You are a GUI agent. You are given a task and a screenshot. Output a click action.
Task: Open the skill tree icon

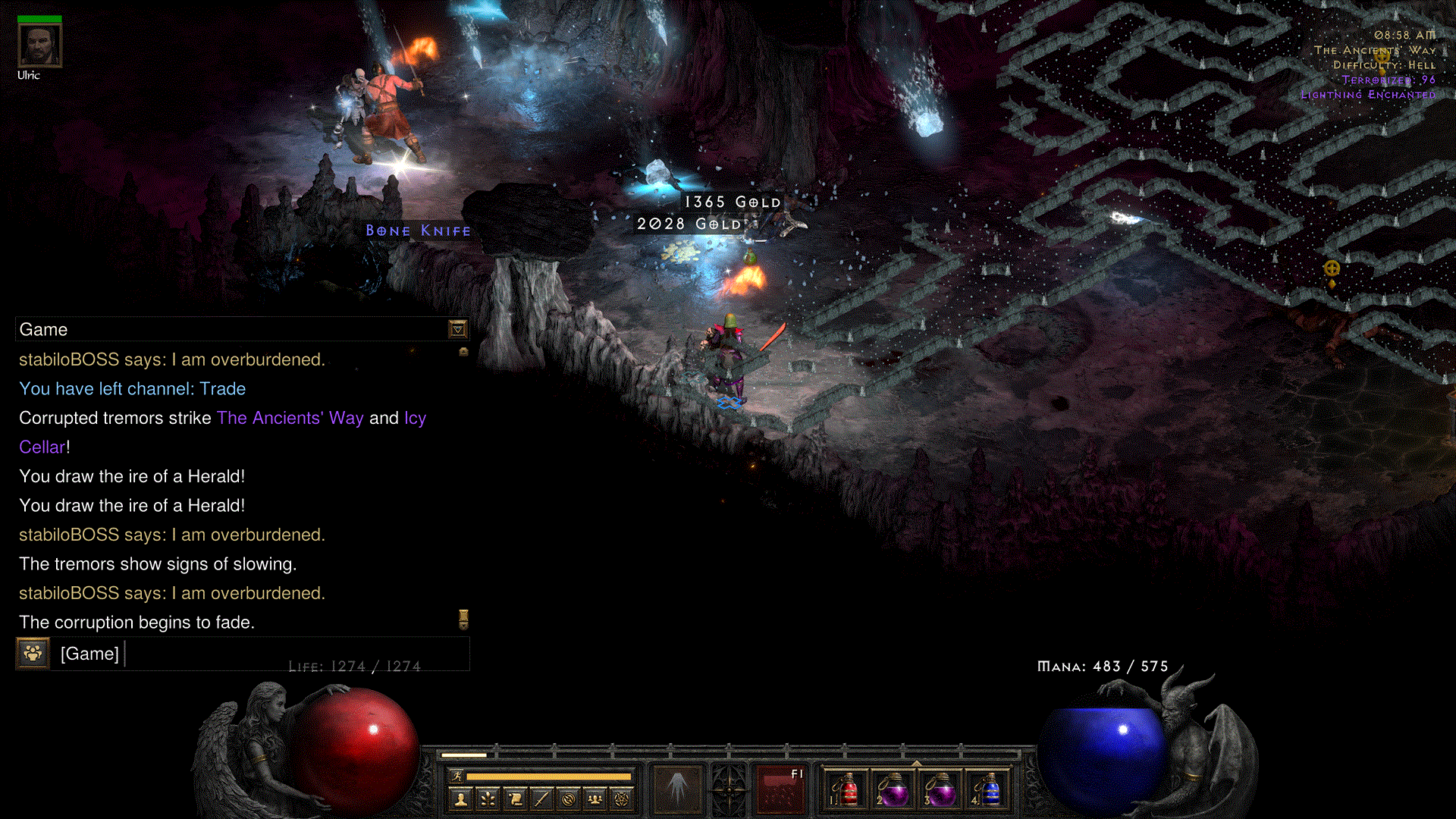488,799
